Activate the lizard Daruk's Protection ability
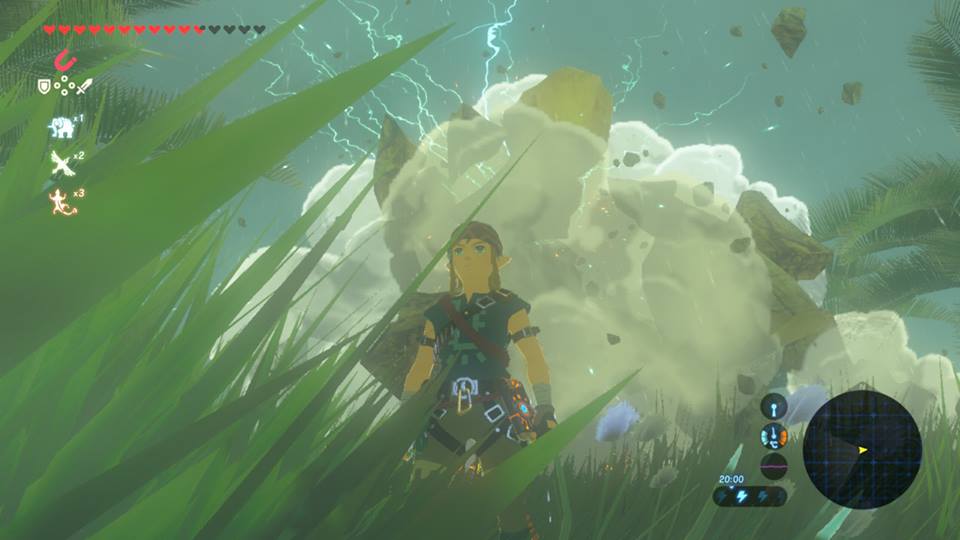 (x=62, y=200)
